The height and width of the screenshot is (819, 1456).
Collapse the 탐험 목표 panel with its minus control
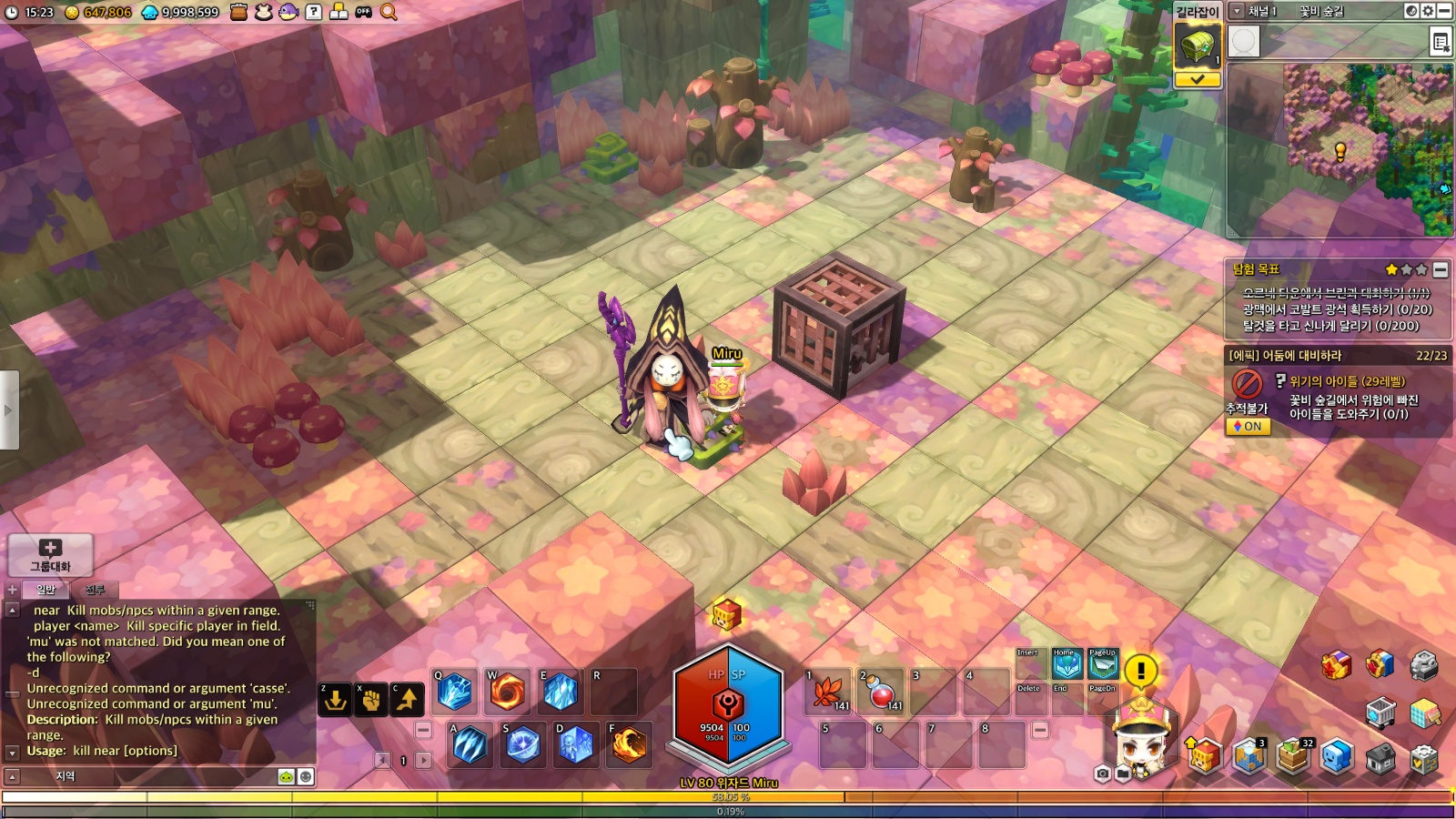point(1439,269)
